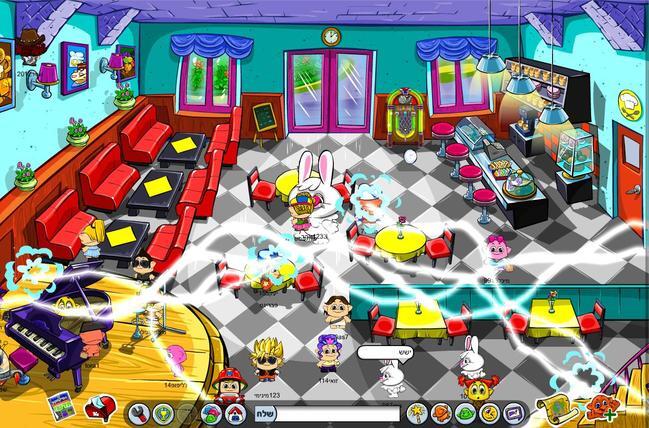Open settings with the wrench icon
The image size is (649, 428).
(x=138, y=412)
